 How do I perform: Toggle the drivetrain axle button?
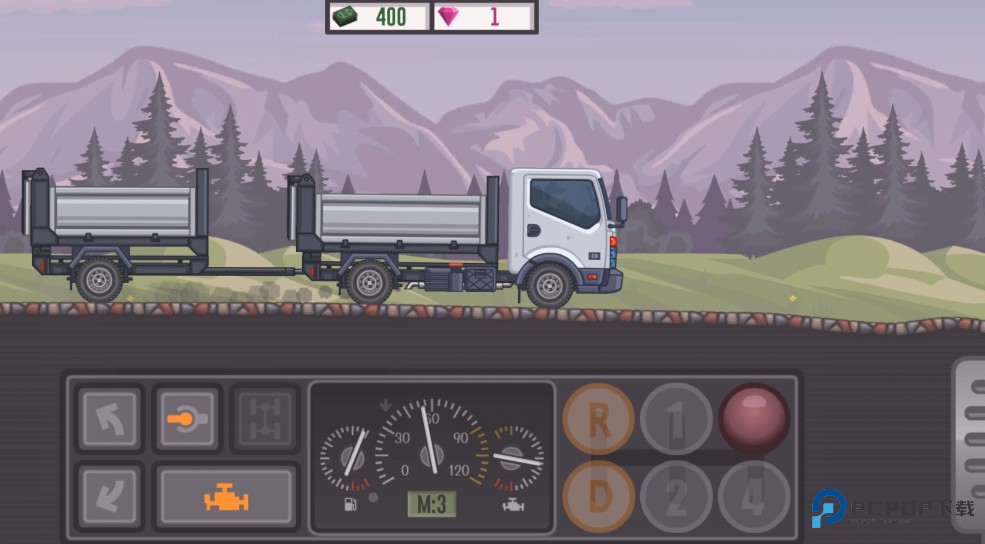coord(265,418)
